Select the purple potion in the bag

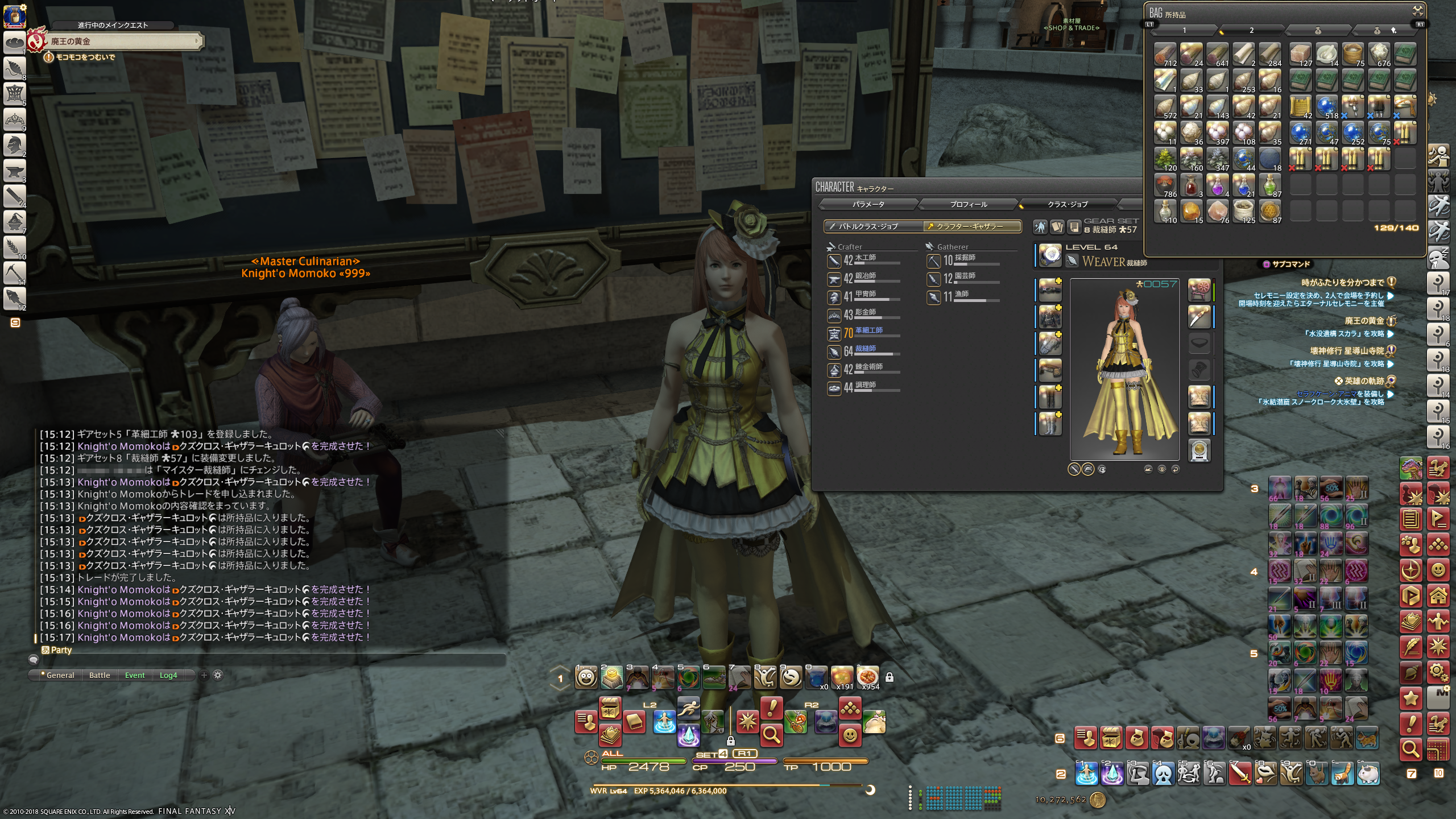point(1217,186)
